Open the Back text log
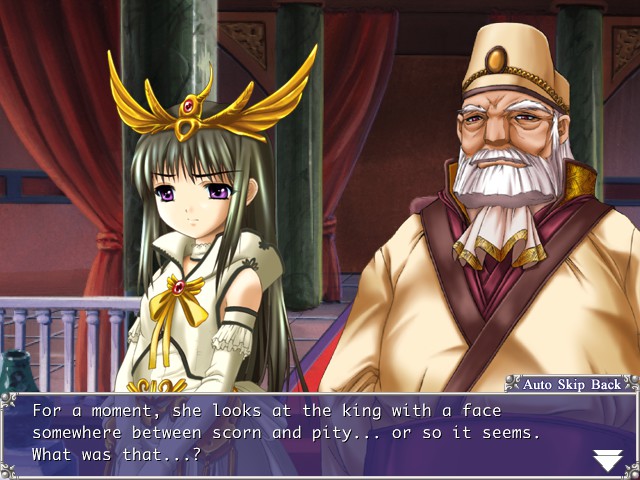The image size is (640, 480). point(607,383)
